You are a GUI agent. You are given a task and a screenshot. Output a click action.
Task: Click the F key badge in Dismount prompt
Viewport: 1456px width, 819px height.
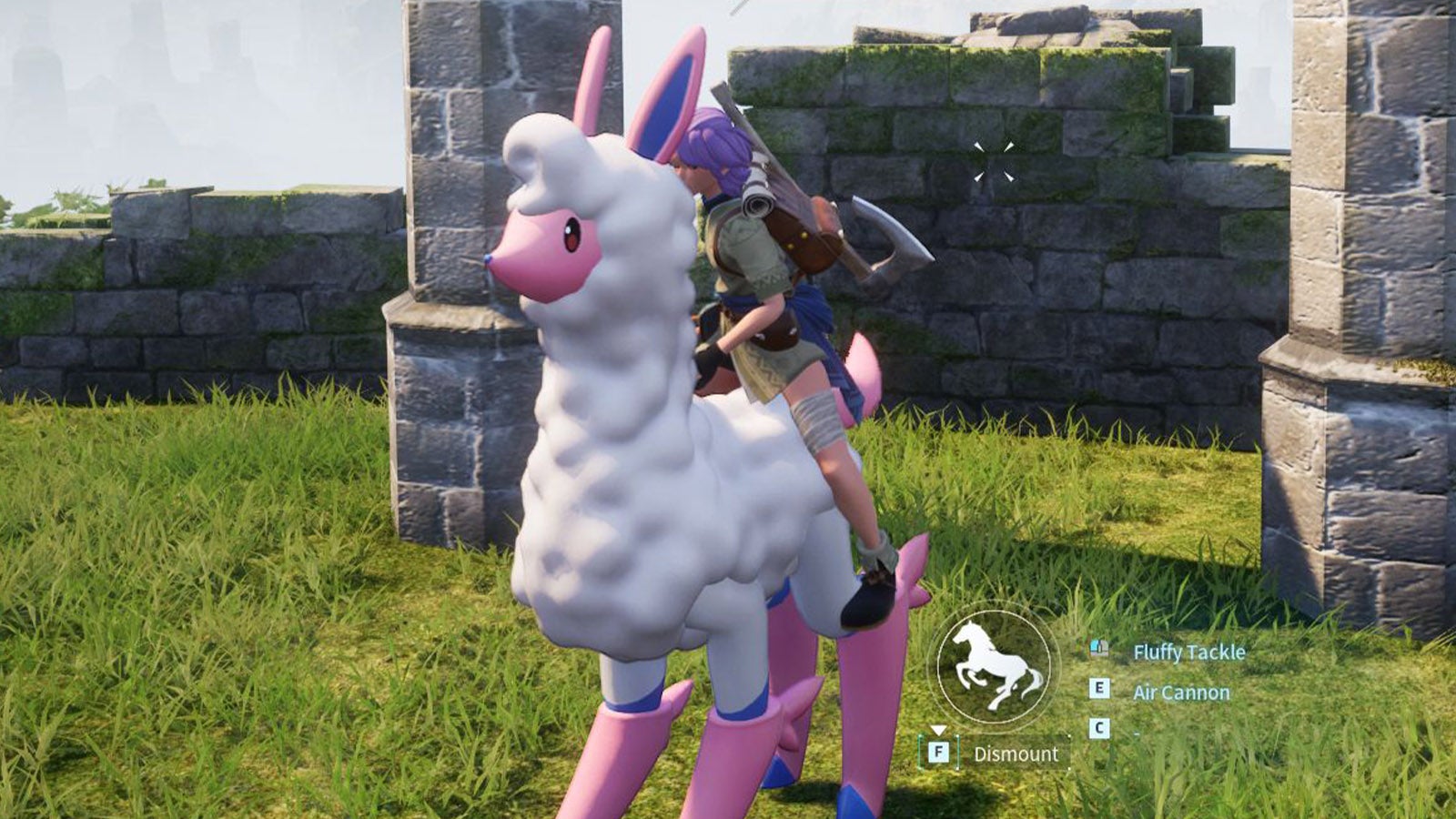click(x=938, y=751)
